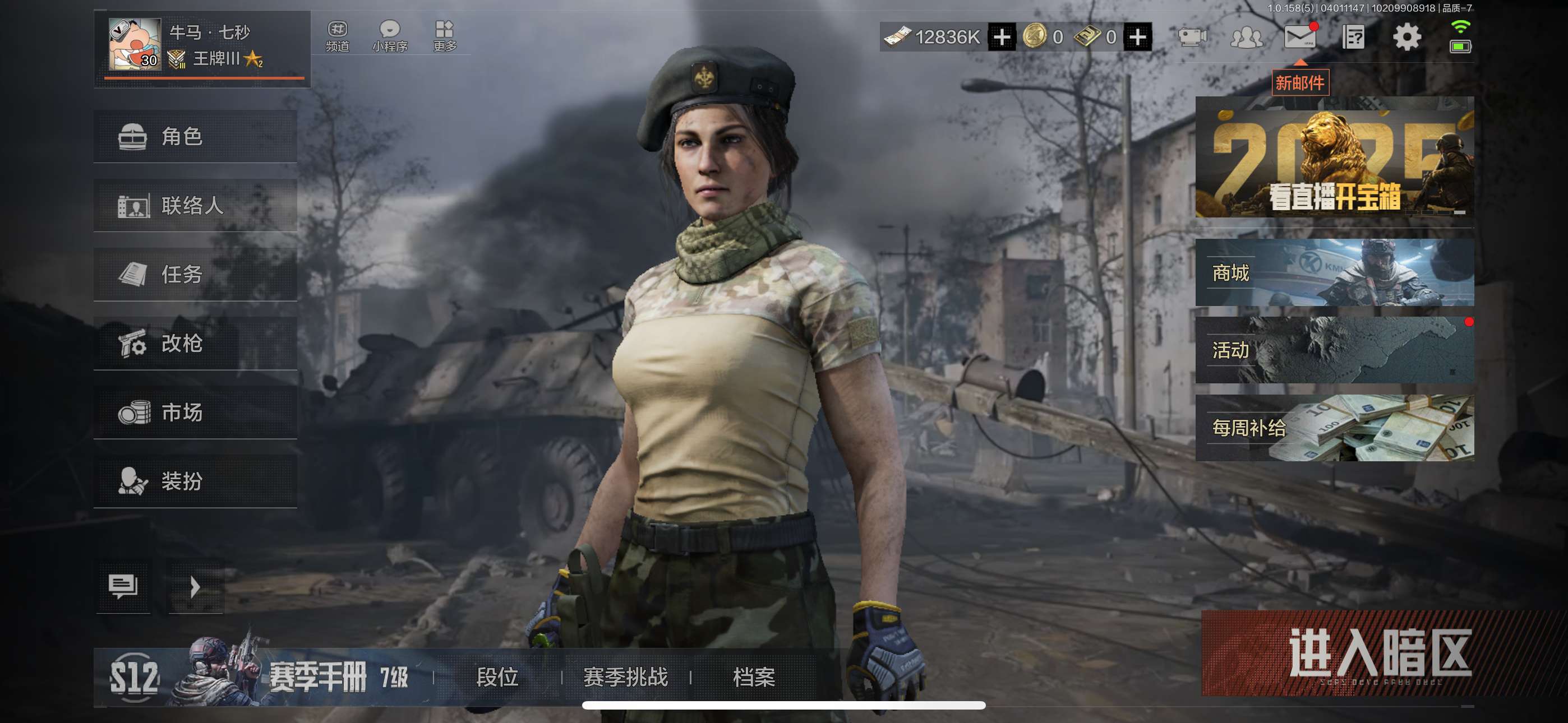This screenshot has width=1568, height=723.
Task: Open the 频道 channel button
Action: [337, 36]
